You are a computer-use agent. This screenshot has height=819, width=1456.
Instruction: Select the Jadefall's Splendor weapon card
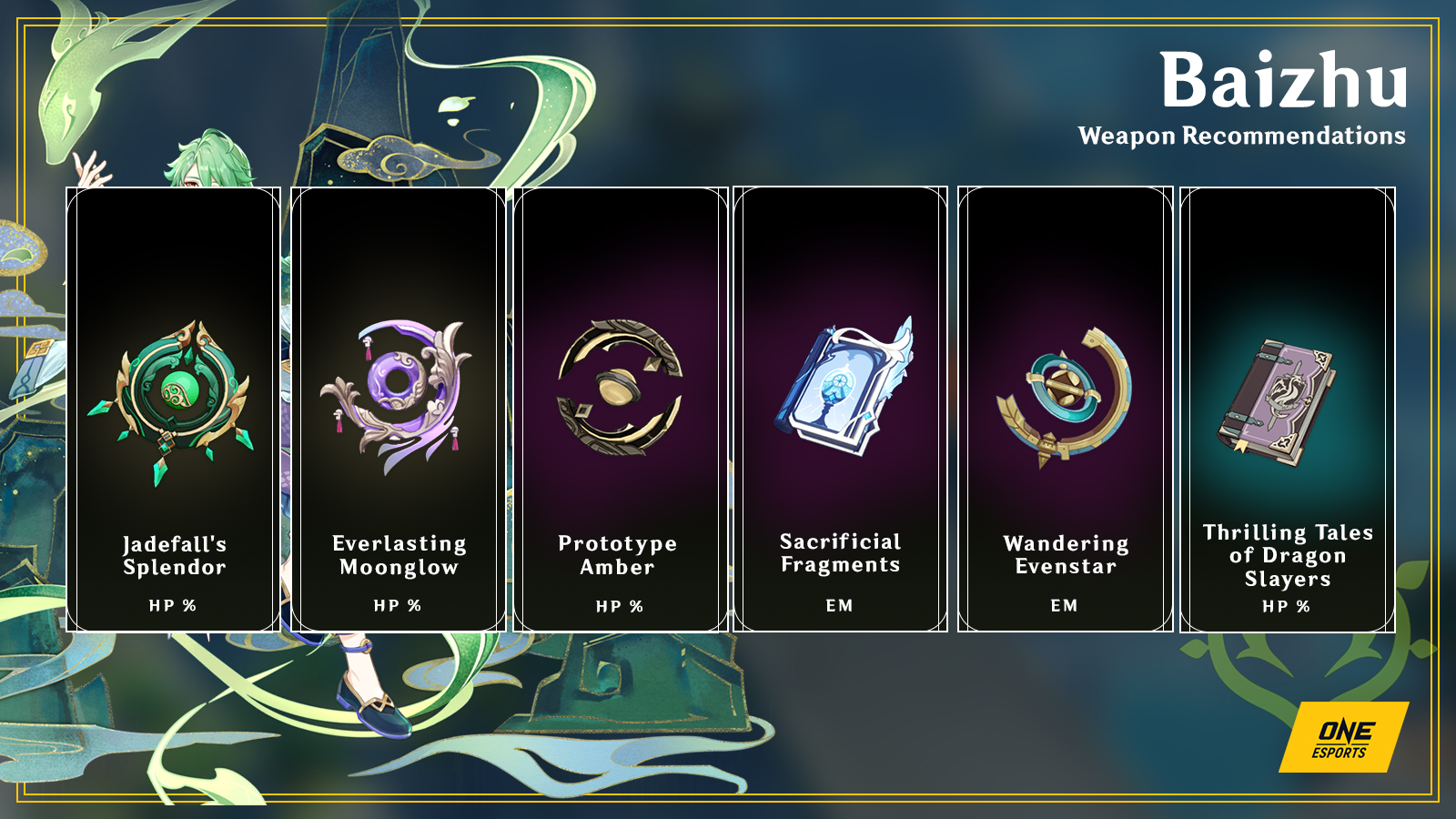coord(174,409)
